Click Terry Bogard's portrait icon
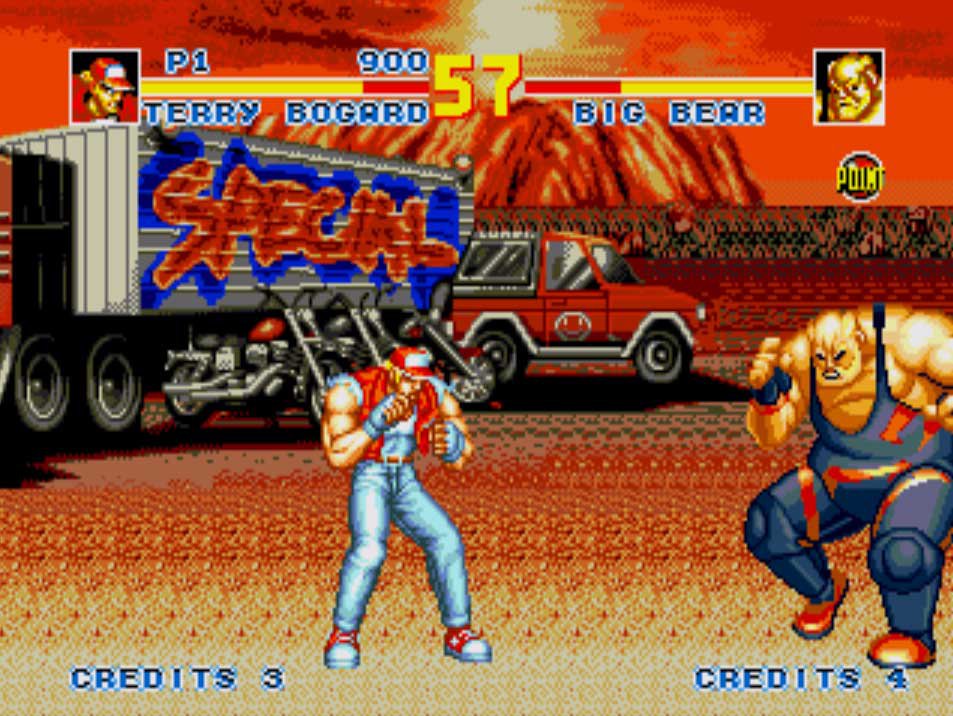 [x=104, y=87]
